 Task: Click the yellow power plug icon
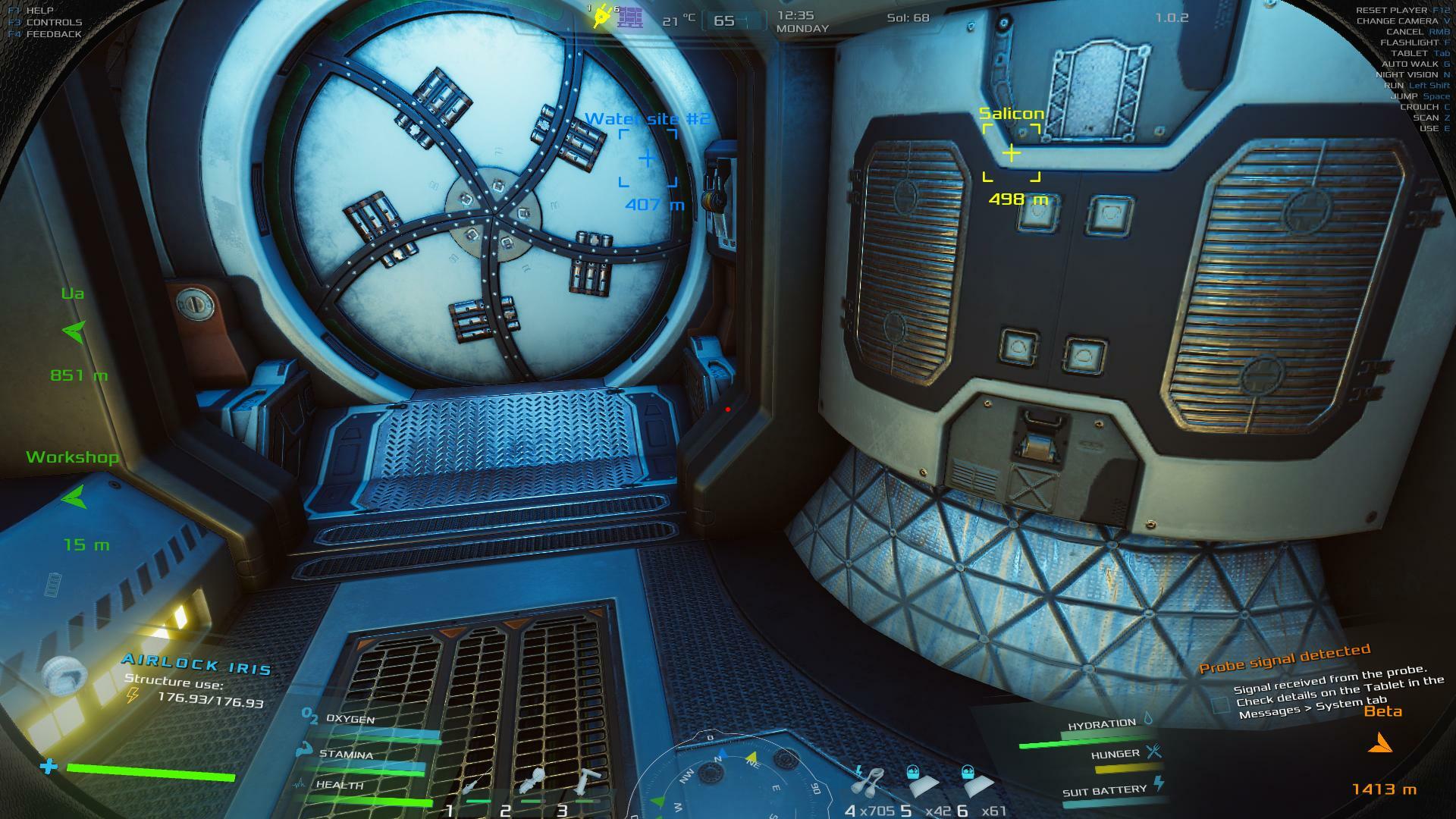(602, 16)
